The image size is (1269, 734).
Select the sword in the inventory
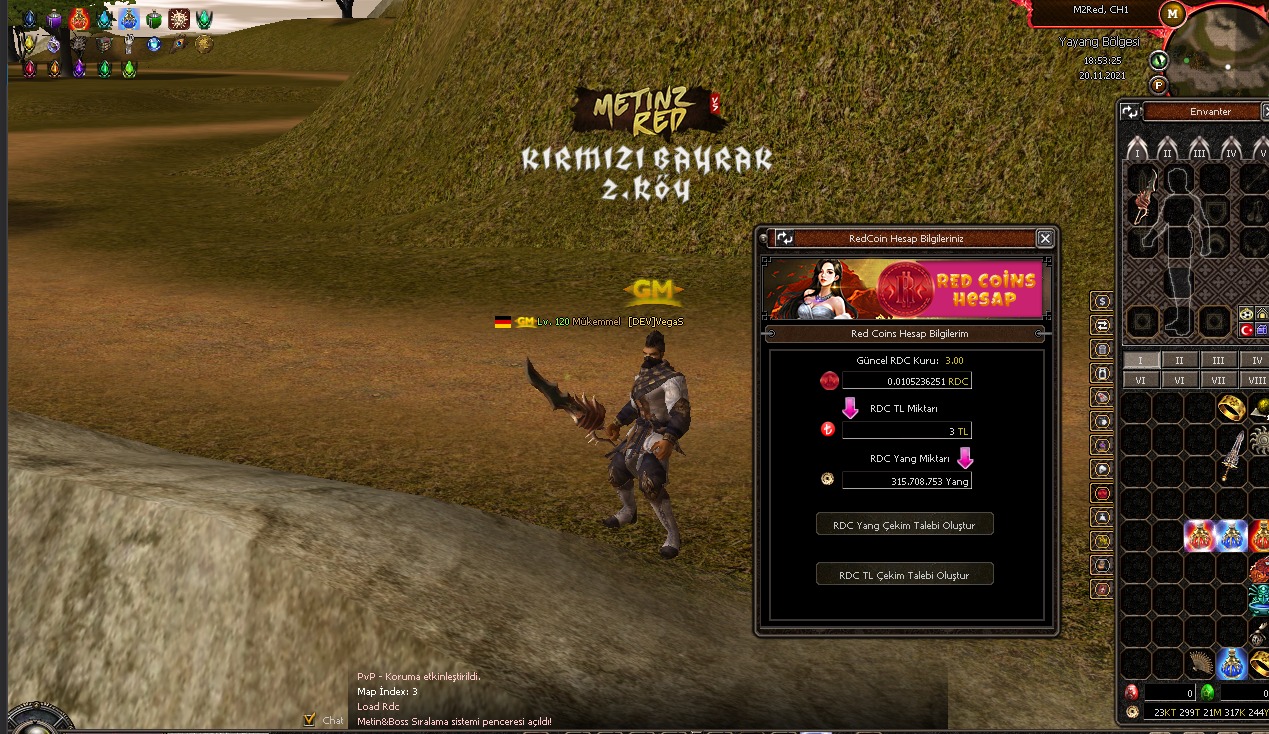point(1231,456)
